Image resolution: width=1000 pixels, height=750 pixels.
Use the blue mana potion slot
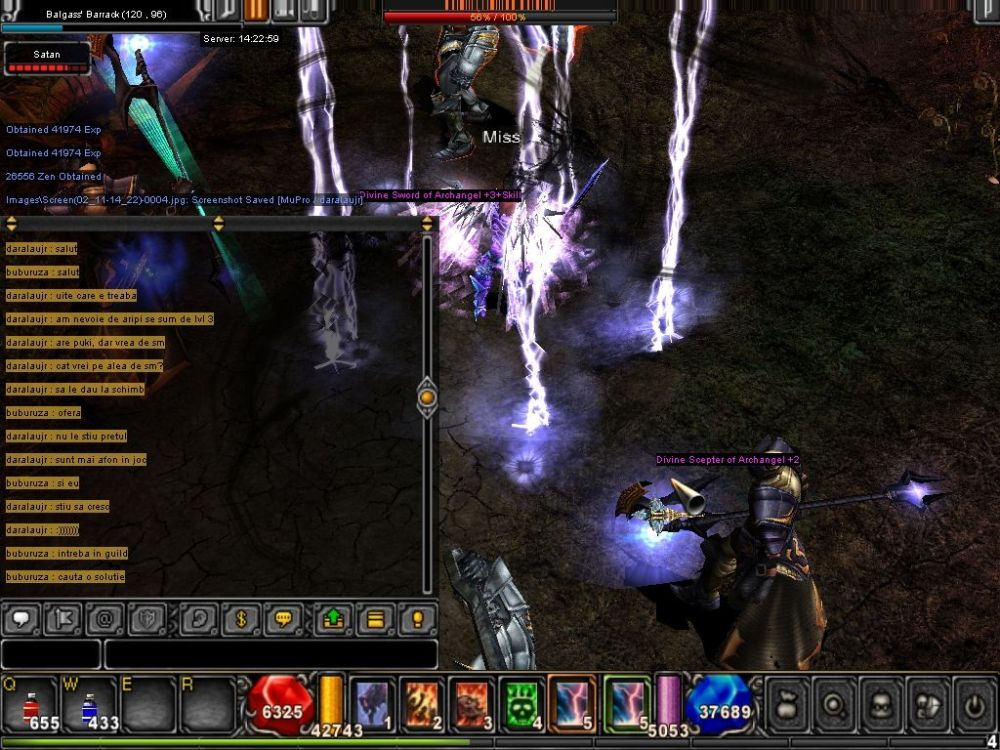(90, 704)
